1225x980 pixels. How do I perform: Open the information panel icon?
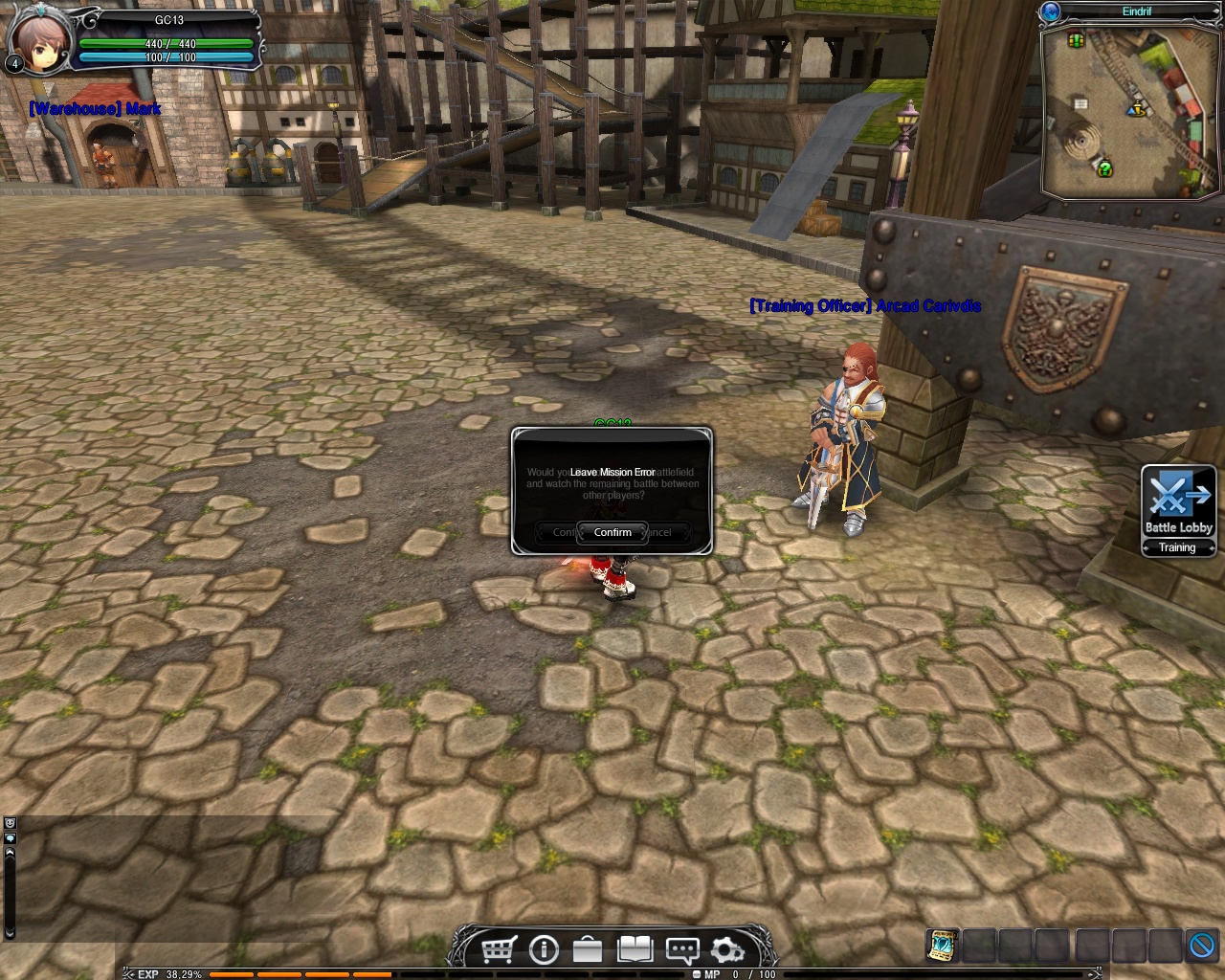pyautogui.click(x=544, y=949)
